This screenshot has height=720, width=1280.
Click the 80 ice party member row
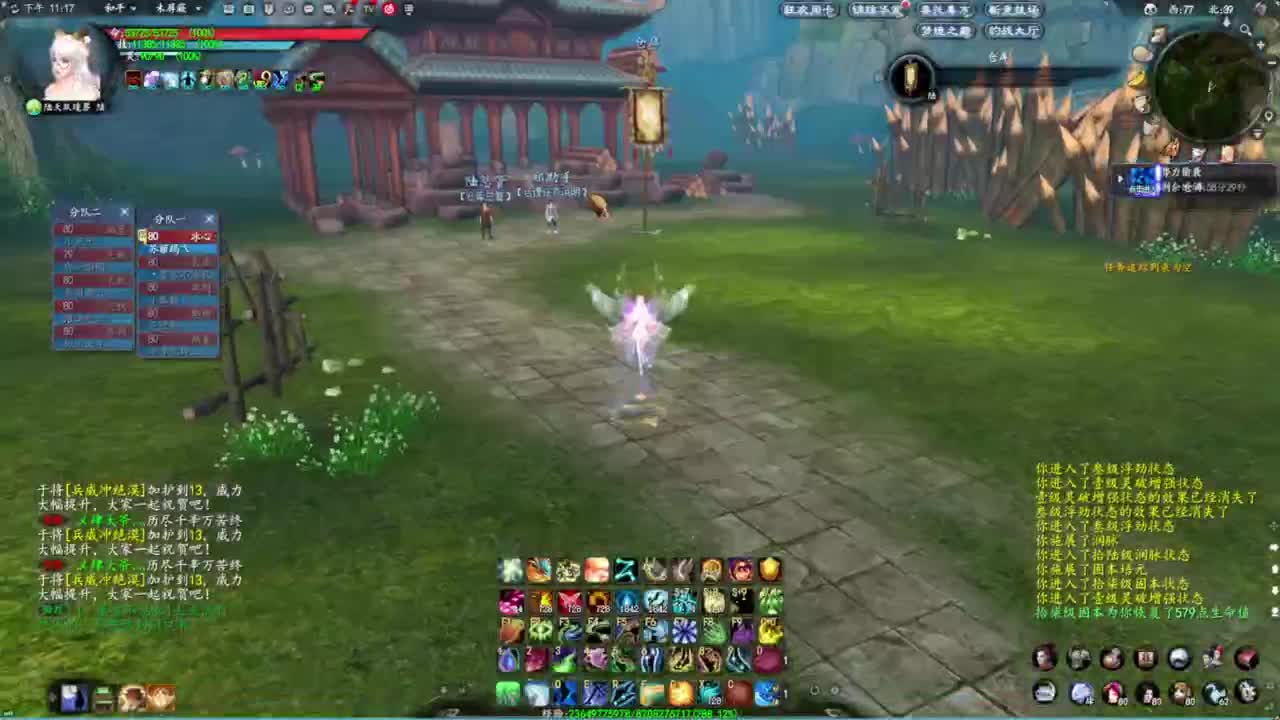(x=178, y=236)
